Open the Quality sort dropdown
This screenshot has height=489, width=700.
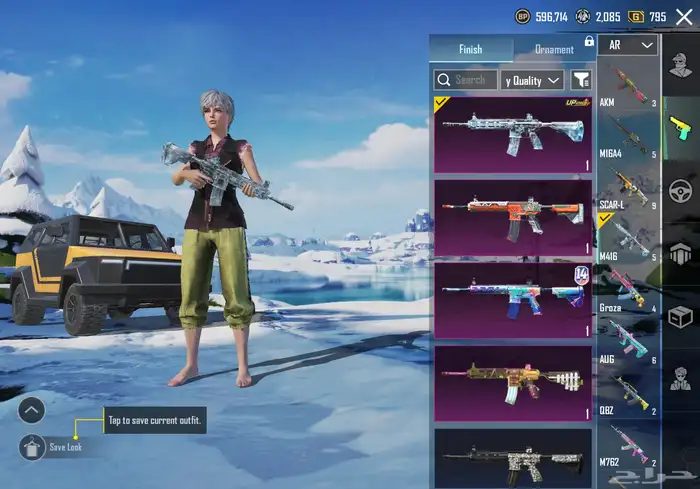533,79
